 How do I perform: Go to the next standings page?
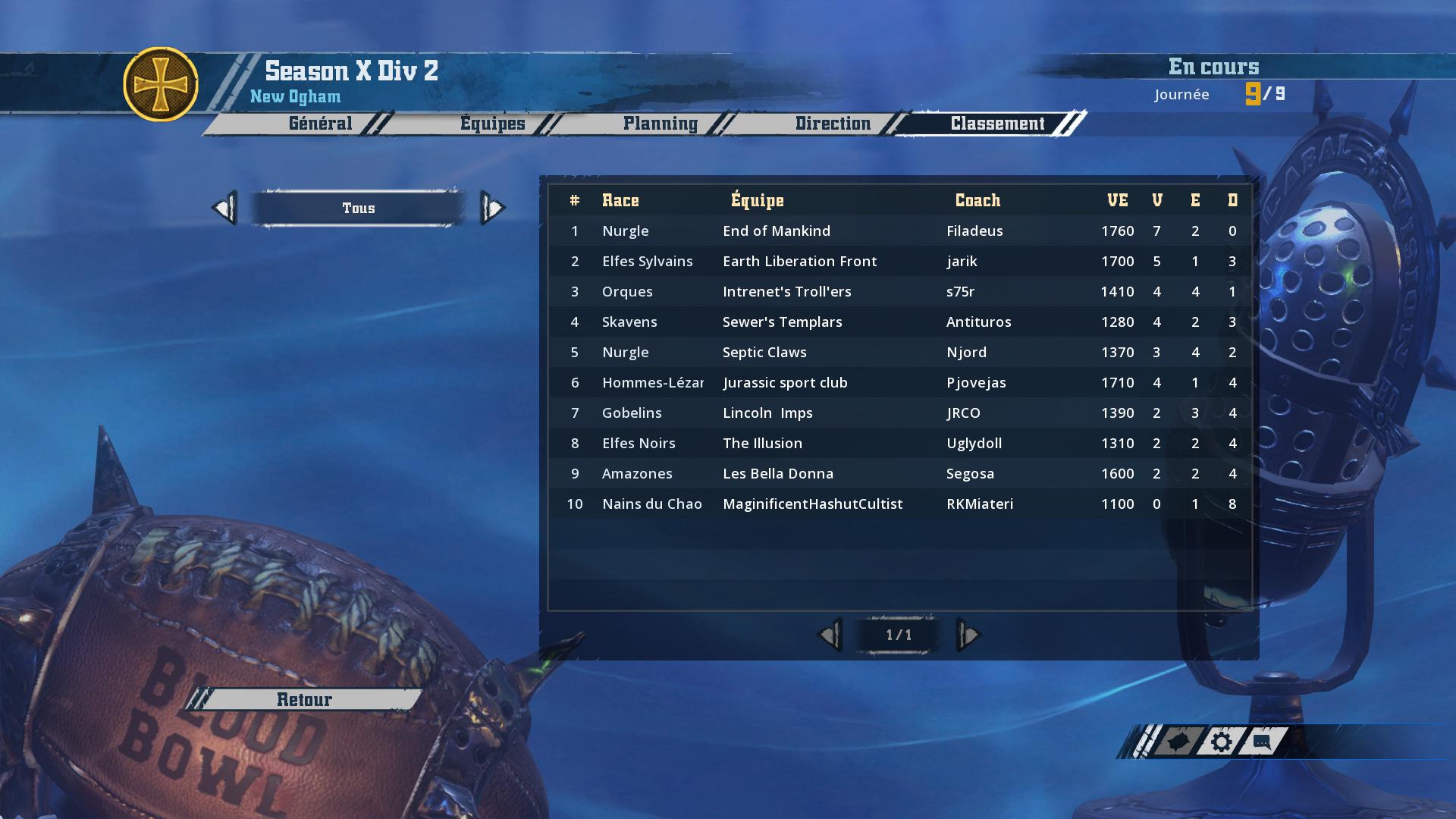tap(968, 635)
